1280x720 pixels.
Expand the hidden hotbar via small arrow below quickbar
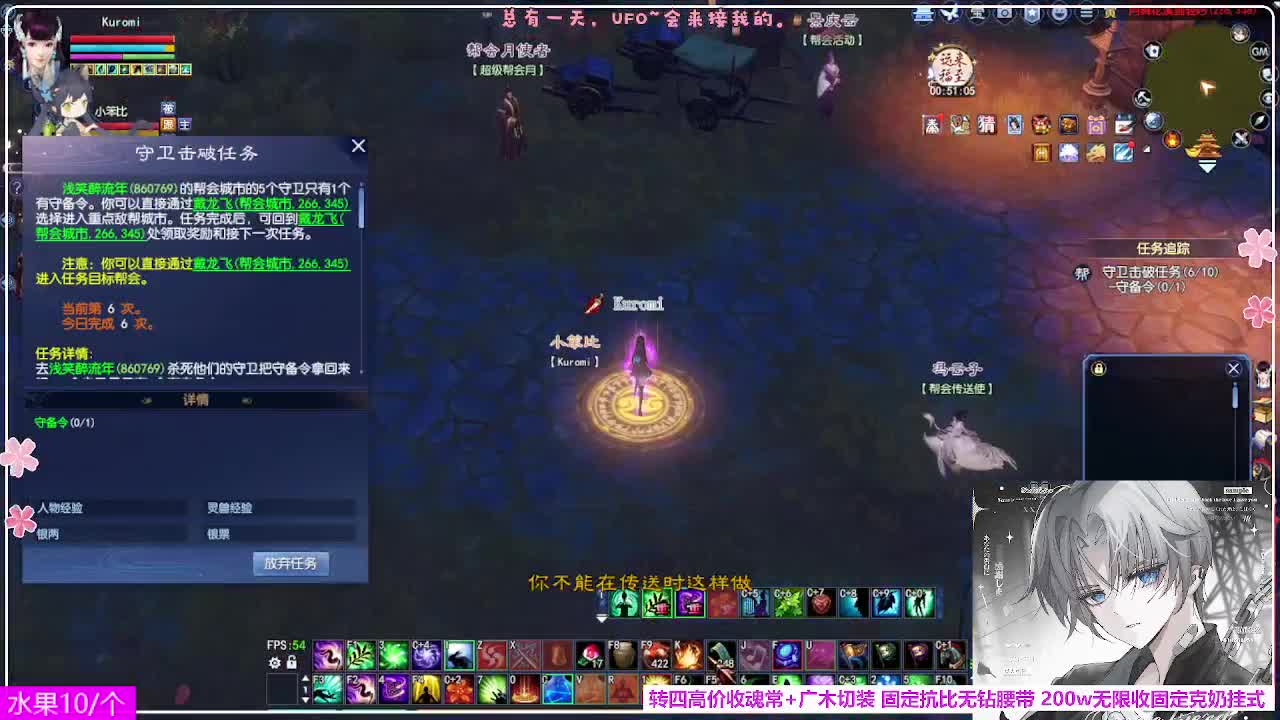tap(602, 618)
